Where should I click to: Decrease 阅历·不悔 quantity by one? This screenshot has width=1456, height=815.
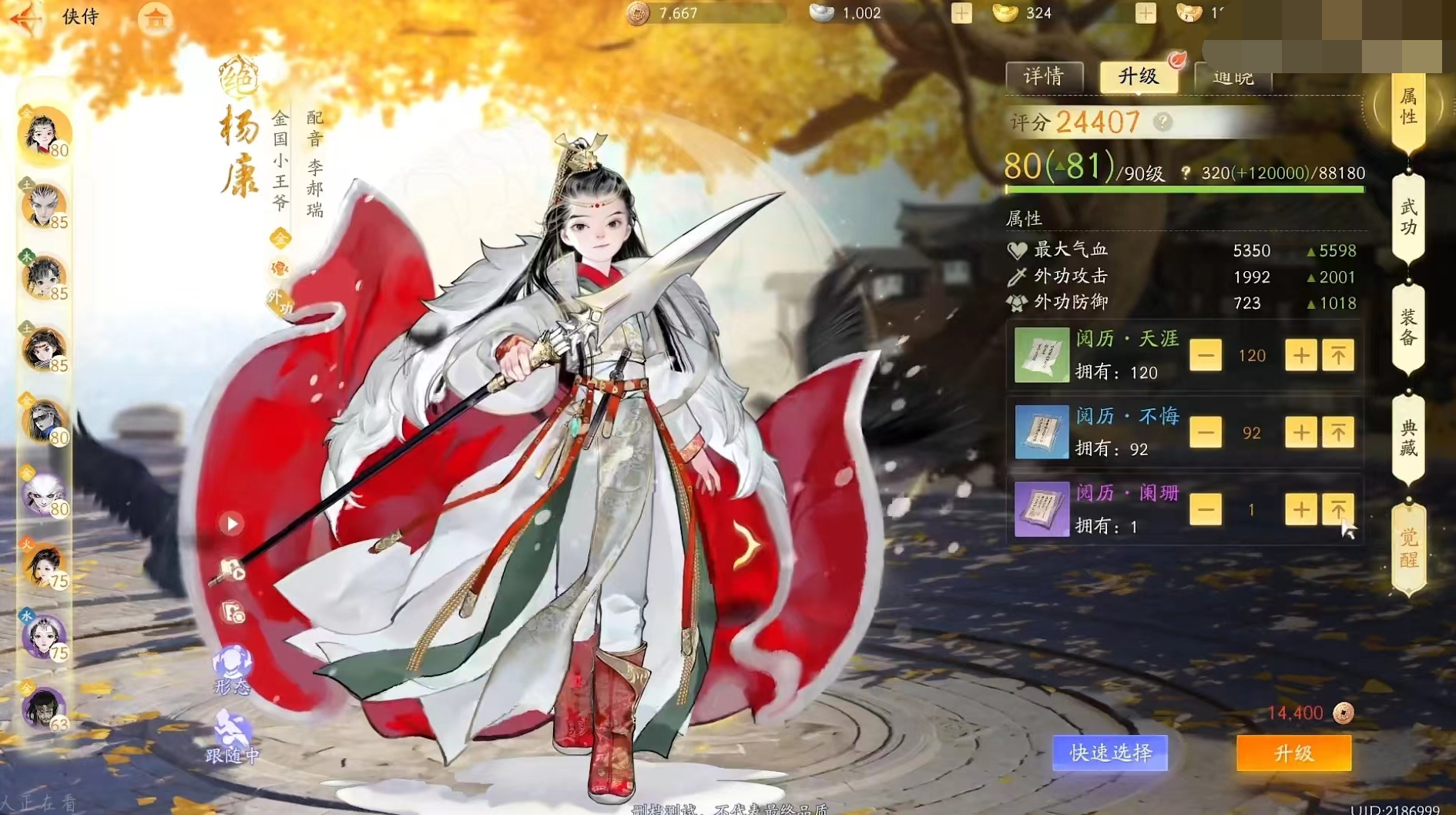(1206, 433)
